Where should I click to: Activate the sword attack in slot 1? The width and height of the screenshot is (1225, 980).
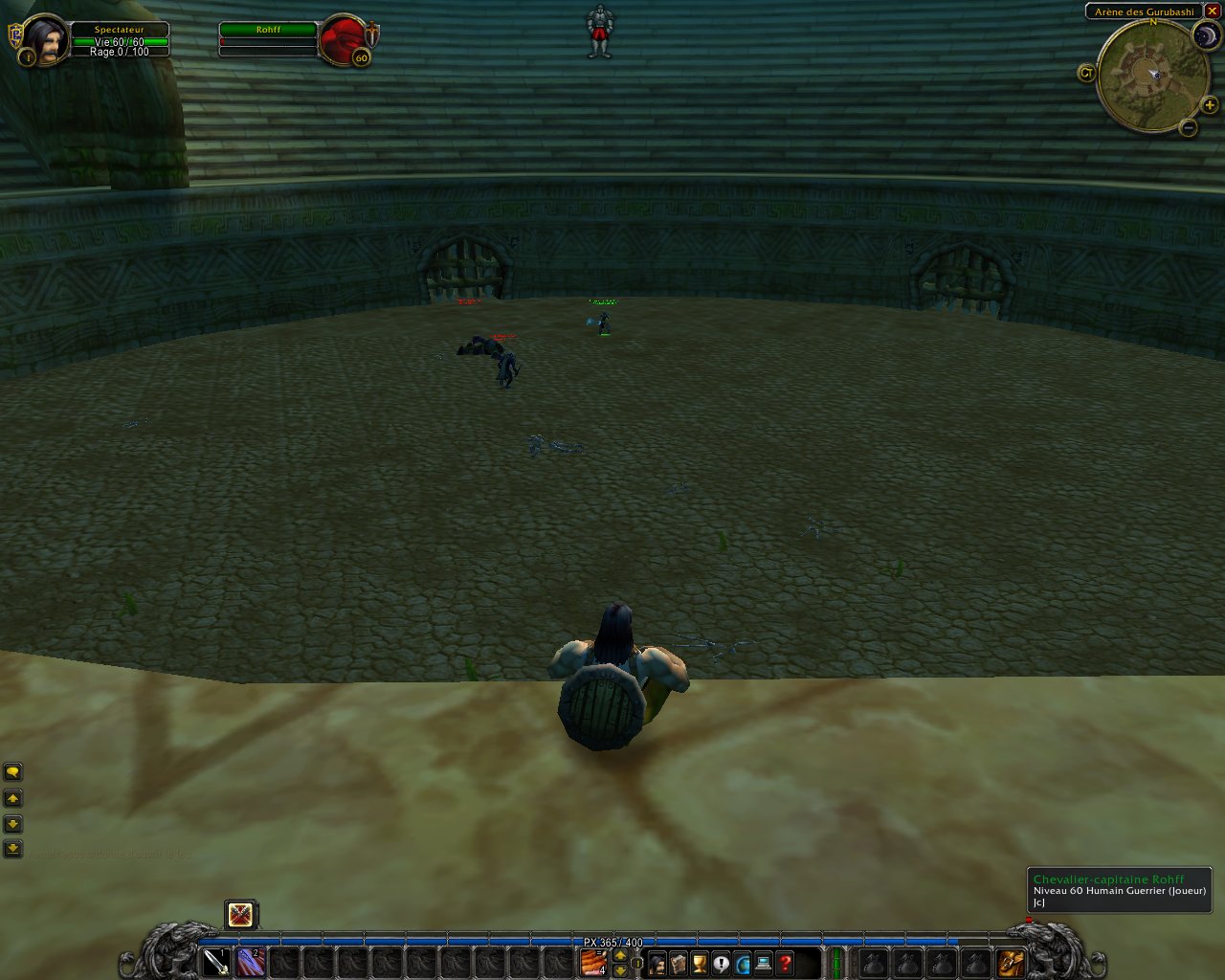(x=216, y=962)
